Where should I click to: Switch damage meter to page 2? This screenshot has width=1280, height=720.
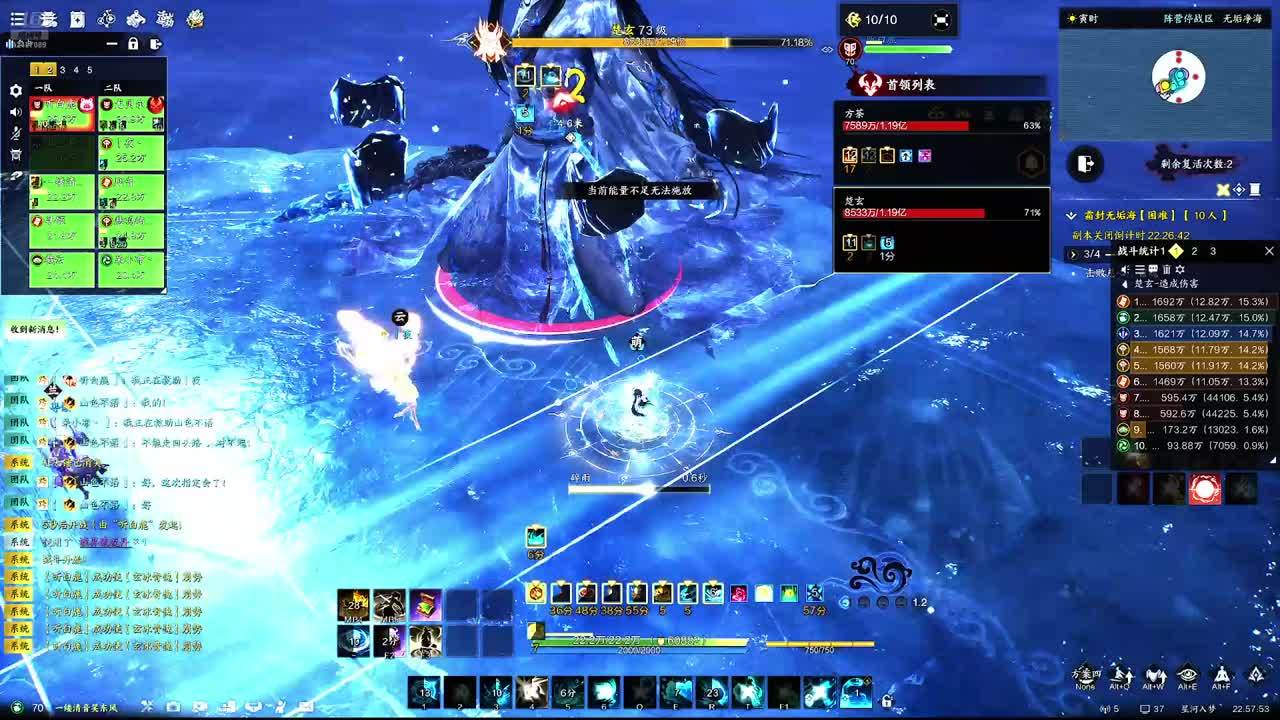pos(1194,251)
